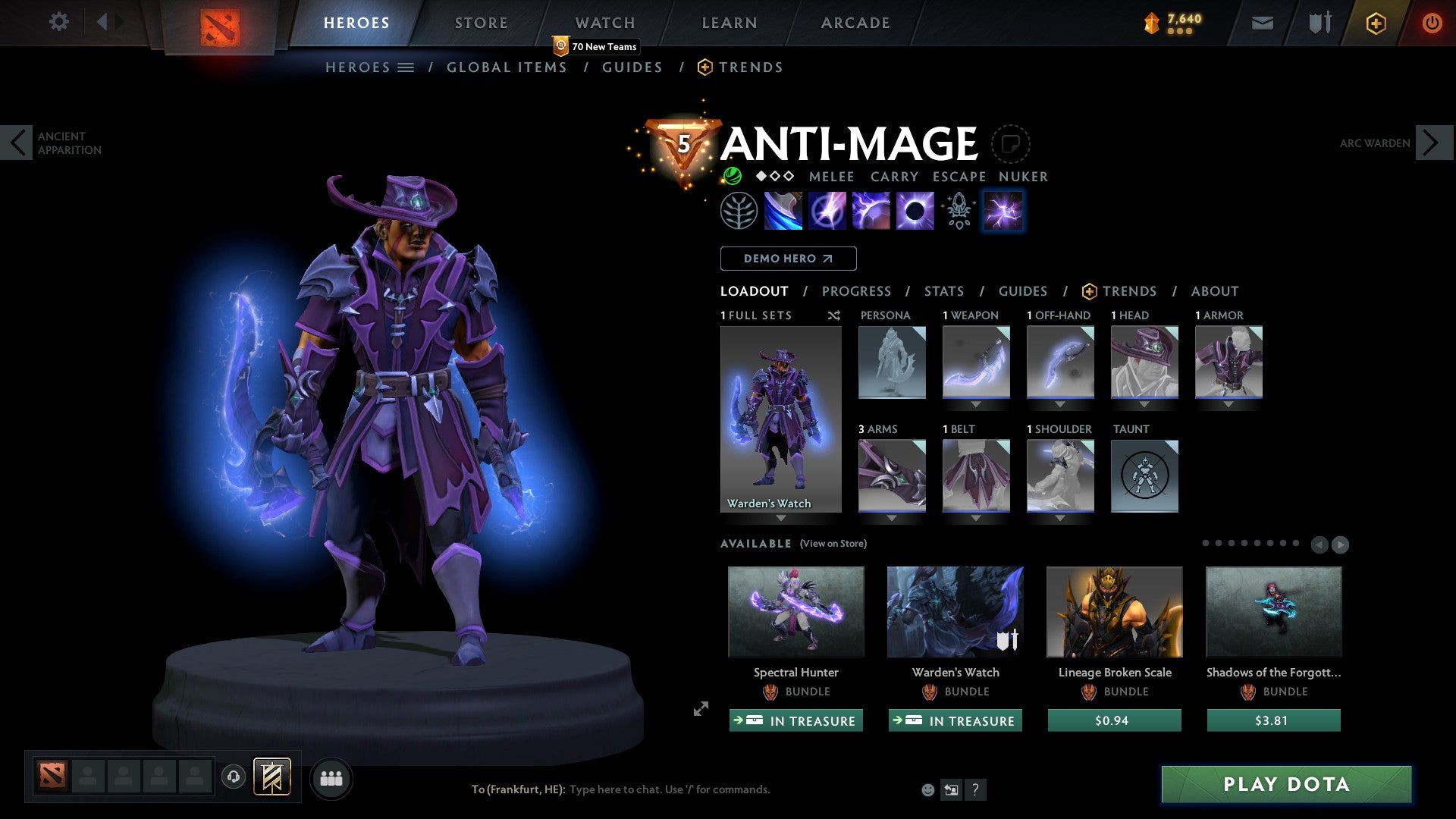This screenshot has height=819, width=1456.
Task: Click the shuffle icon next to Full Sets
Action: pyautogui.click(x=834, y=315)
